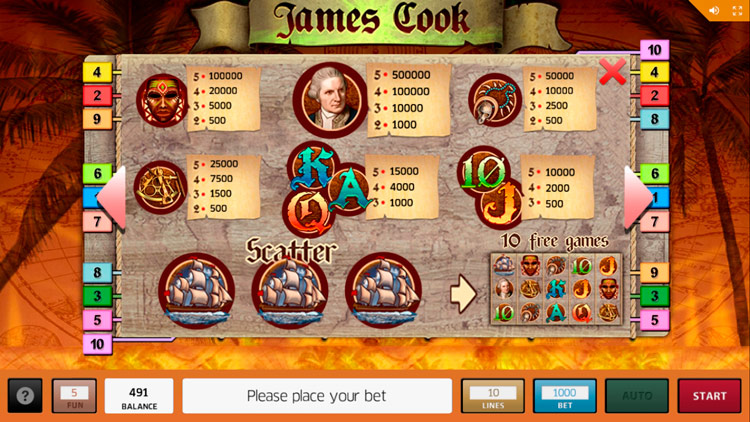Show the next paytable page
The image size is (750, 422).
pos(638,198)
